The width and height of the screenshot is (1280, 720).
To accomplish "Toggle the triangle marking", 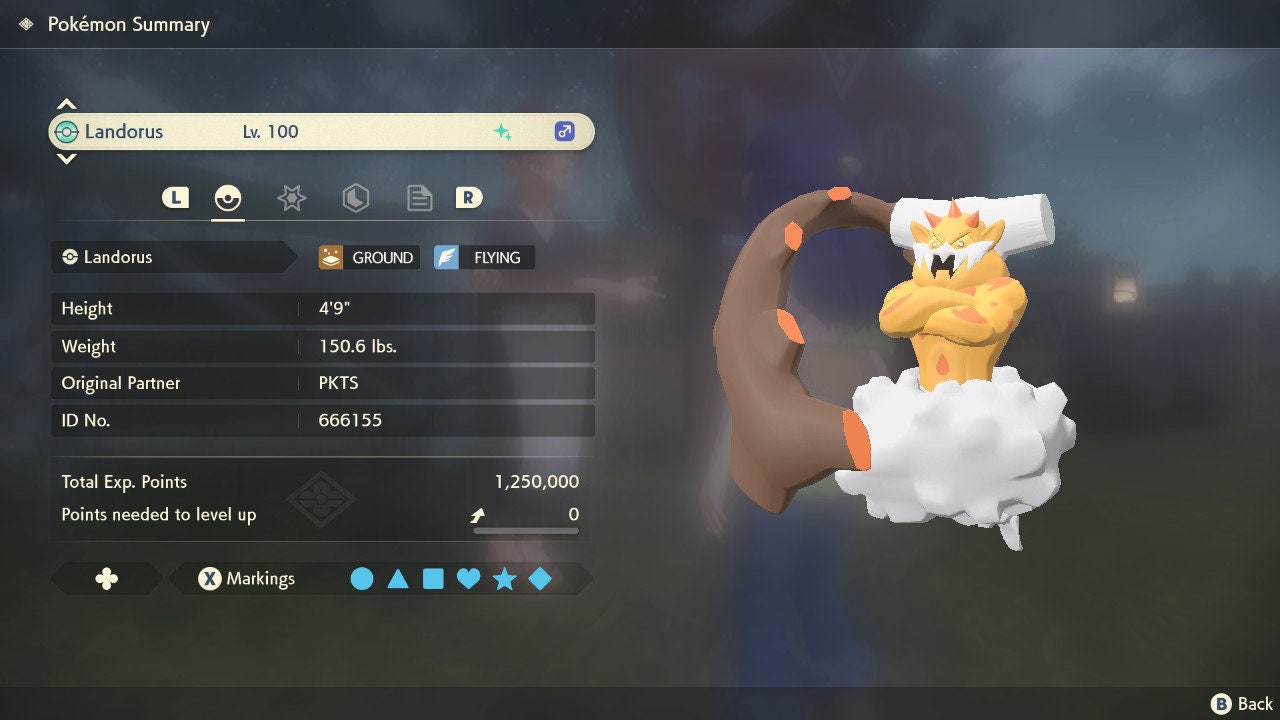I will [x=398, y=579].
